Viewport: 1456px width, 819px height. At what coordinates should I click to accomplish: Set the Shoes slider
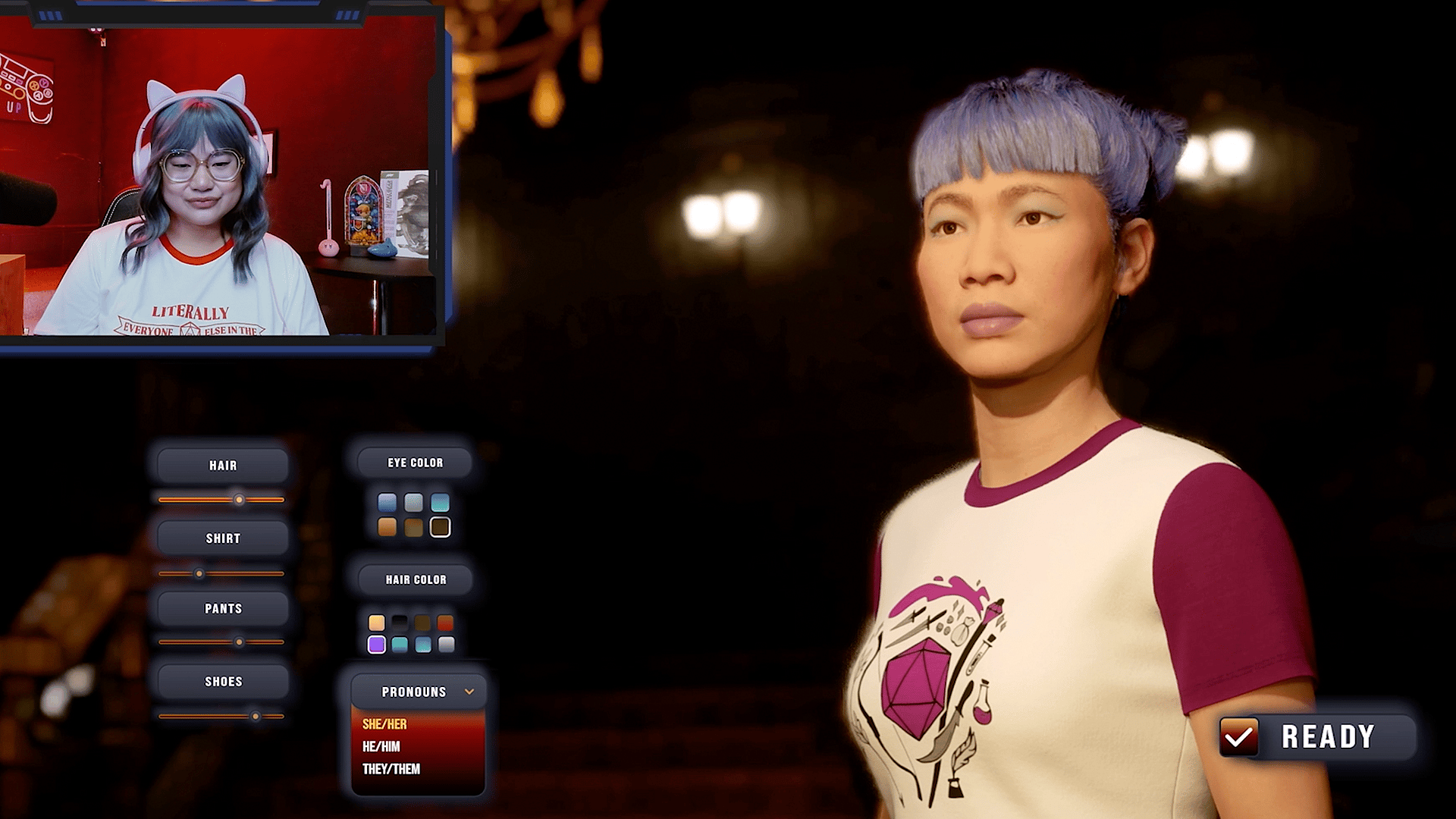[256, 716]
